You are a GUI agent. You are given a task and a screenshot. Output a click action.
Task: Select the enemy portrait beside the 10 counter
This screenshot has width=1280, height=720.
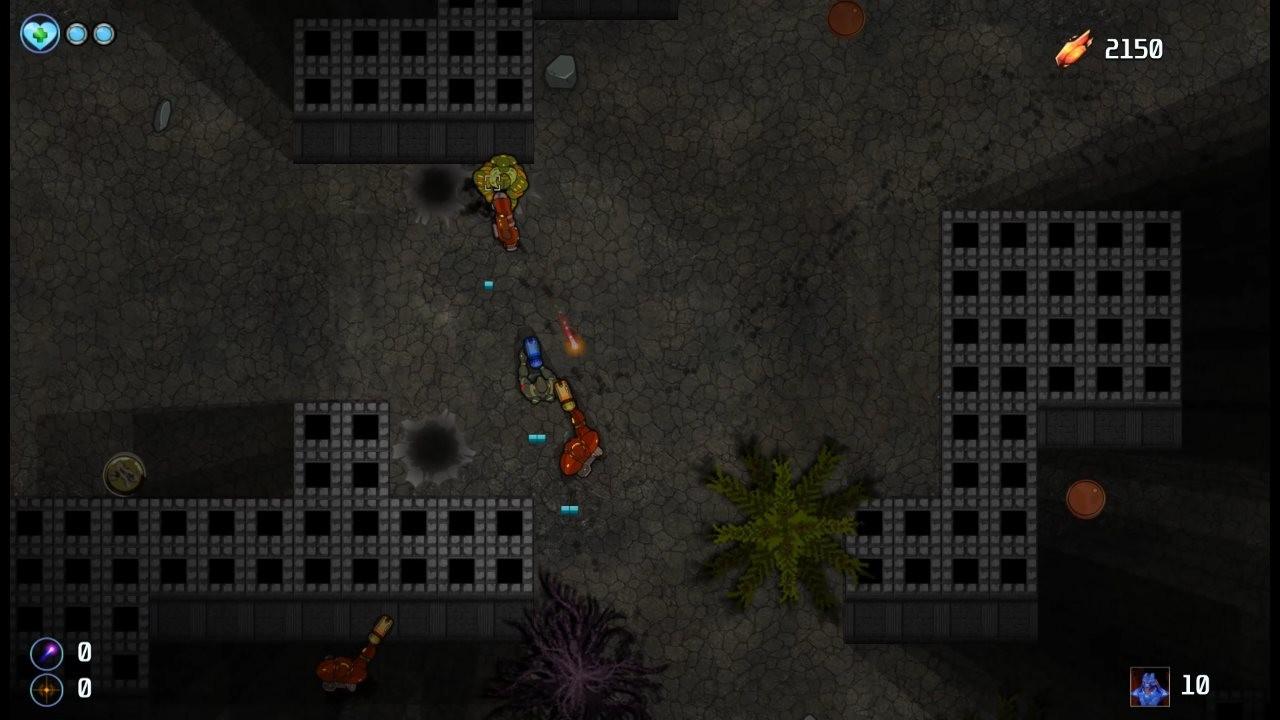[1148, 687]
